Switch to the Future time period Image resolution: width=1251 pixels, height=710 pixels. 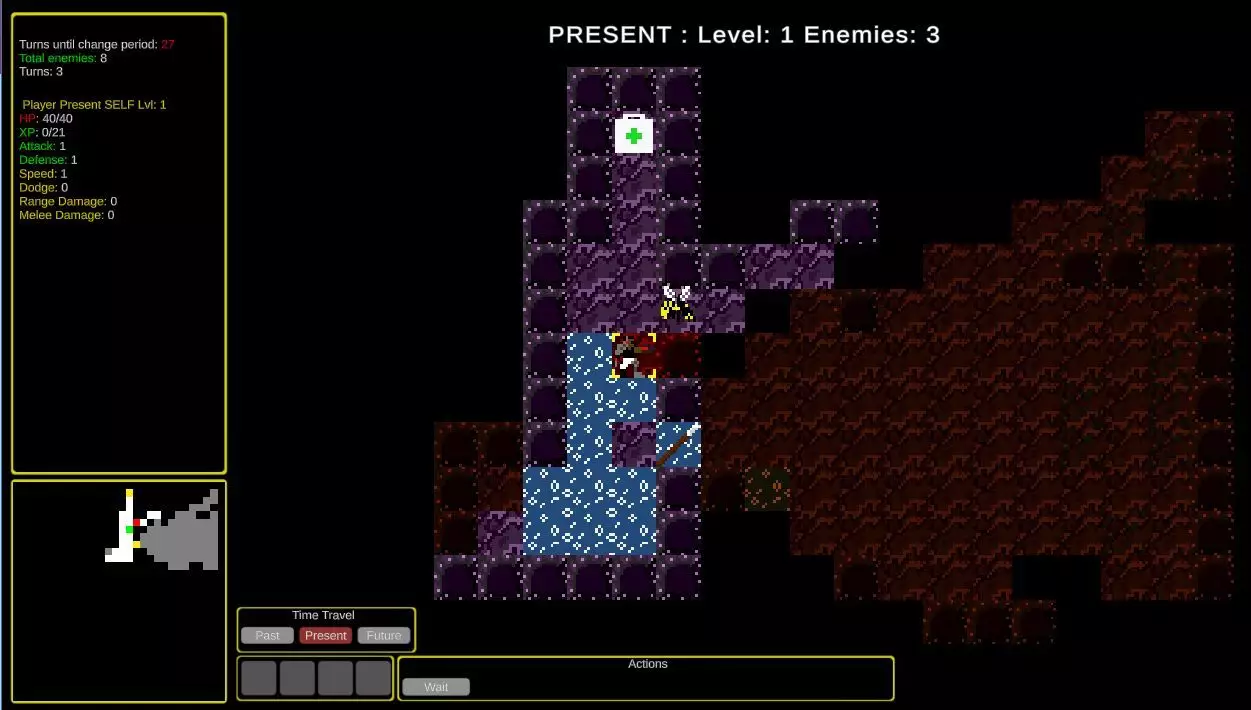tap(384, 636)
